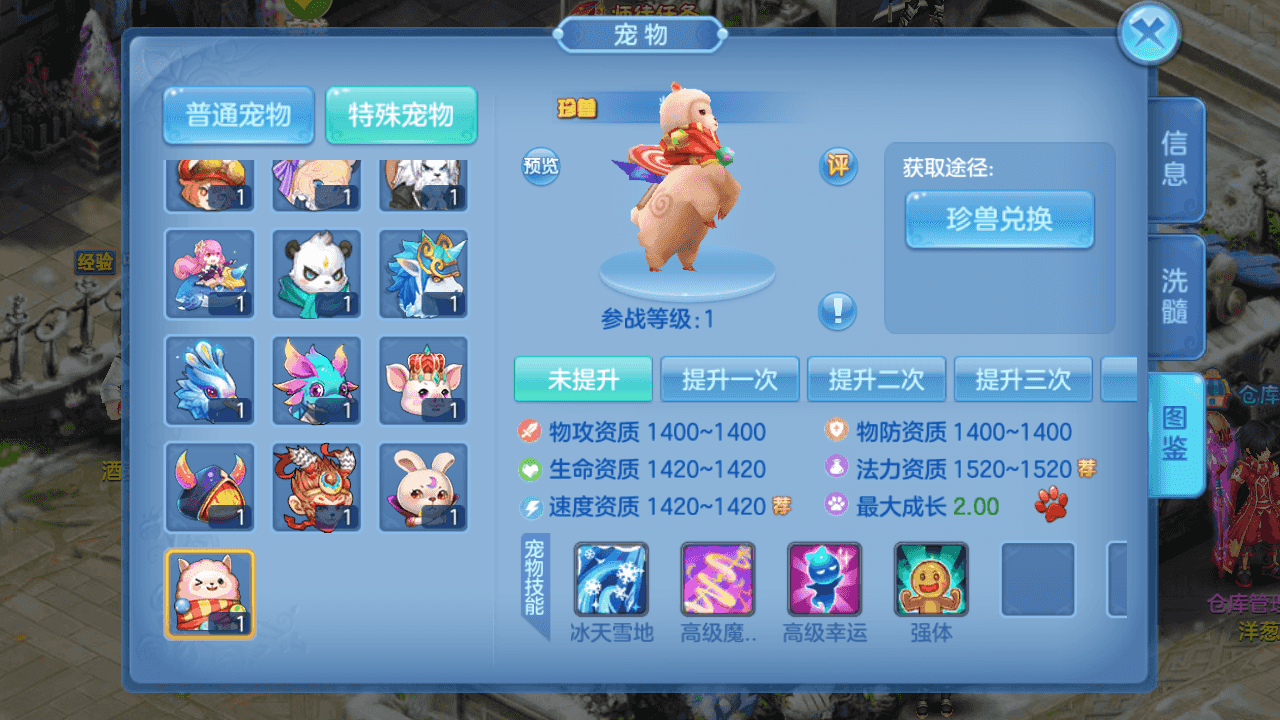Select the panda pet thumbnail
The width and height of the screenshot is (1280, 720).
tap(316, 273)
